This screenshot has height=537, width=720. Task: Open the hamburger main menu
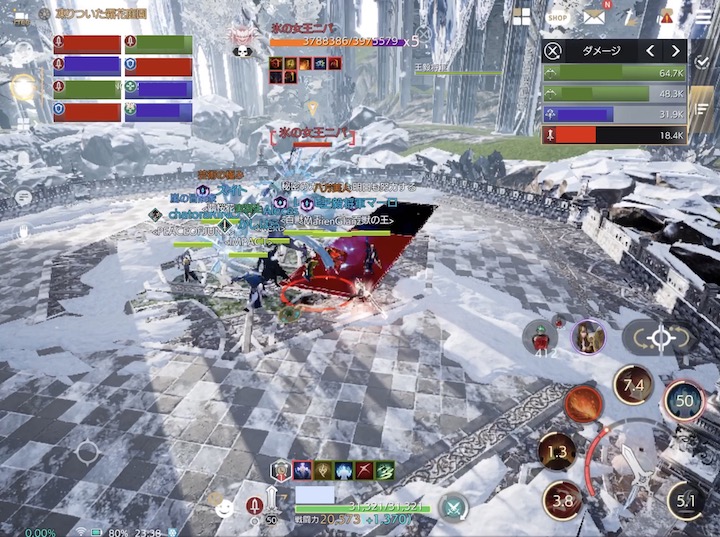point(704,17)
